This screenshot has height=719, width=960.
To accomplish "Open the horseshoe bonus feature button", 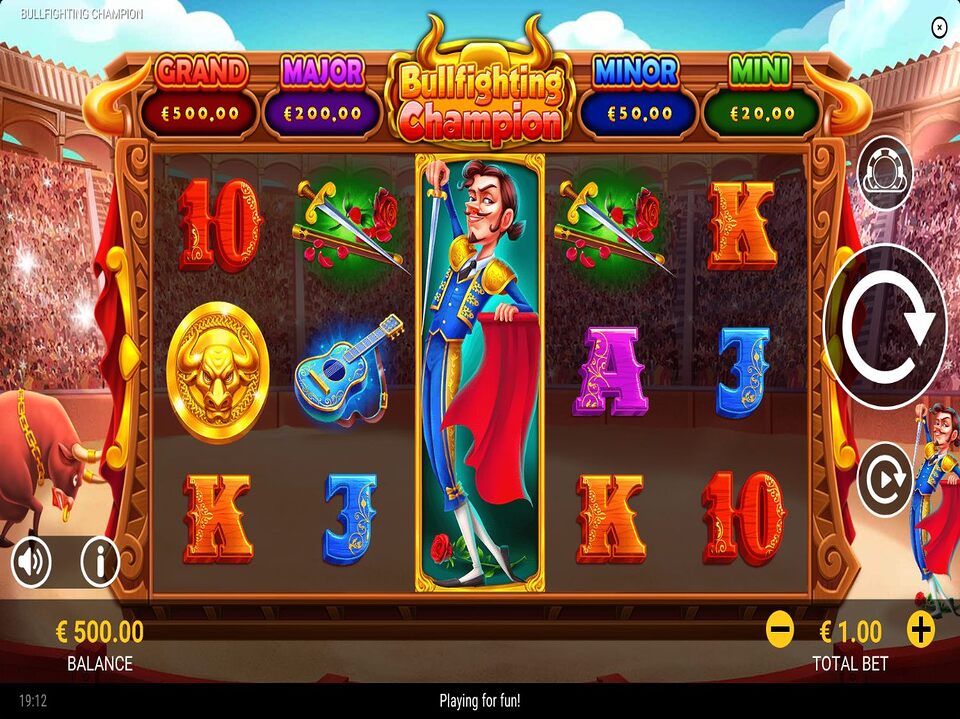I will pyautogui.click(x=885, y=174).
